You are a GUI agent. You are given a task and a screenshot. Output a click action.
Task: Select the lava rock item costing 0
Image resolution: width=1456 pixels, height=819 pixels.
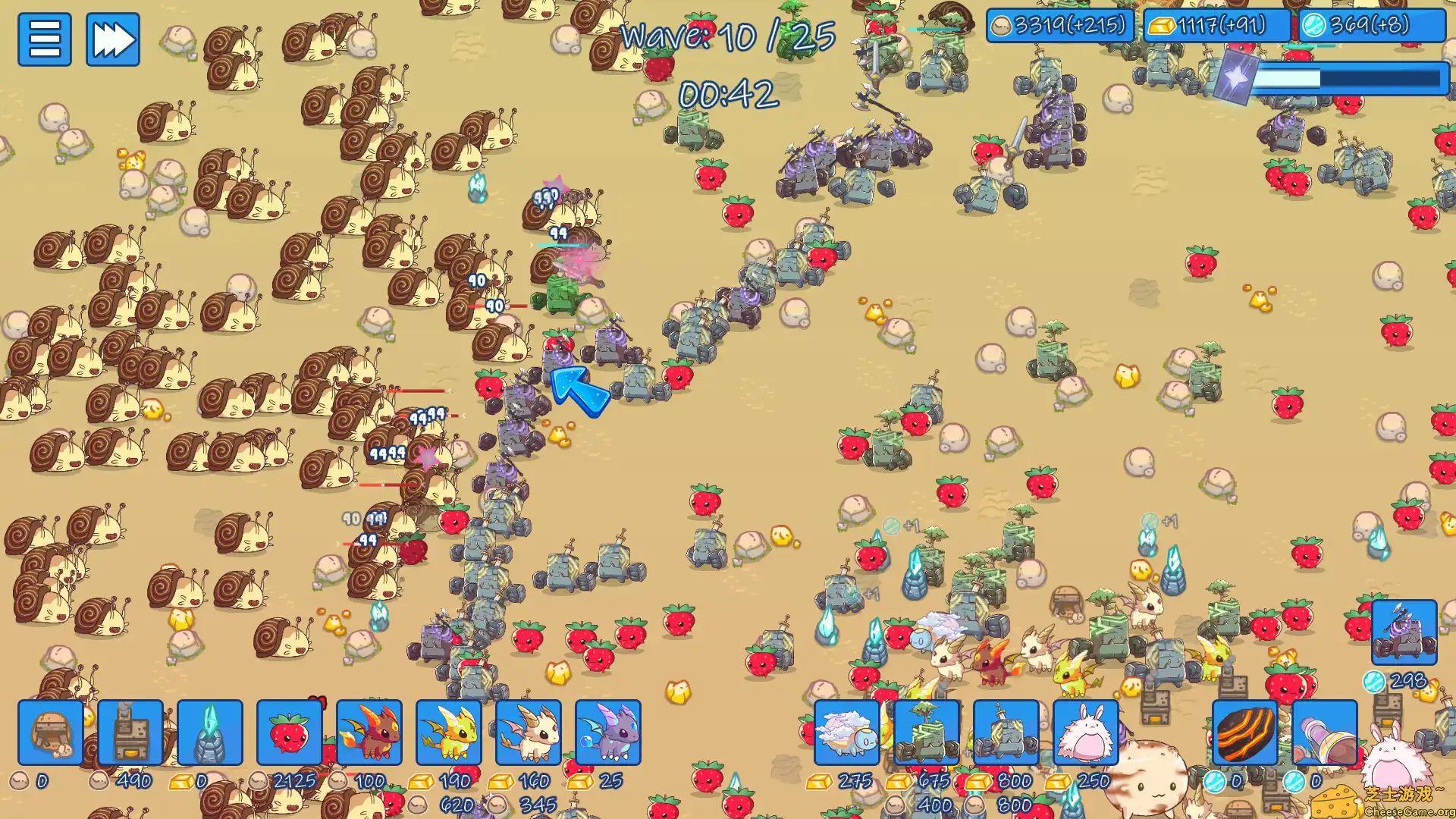(1244, 734)
